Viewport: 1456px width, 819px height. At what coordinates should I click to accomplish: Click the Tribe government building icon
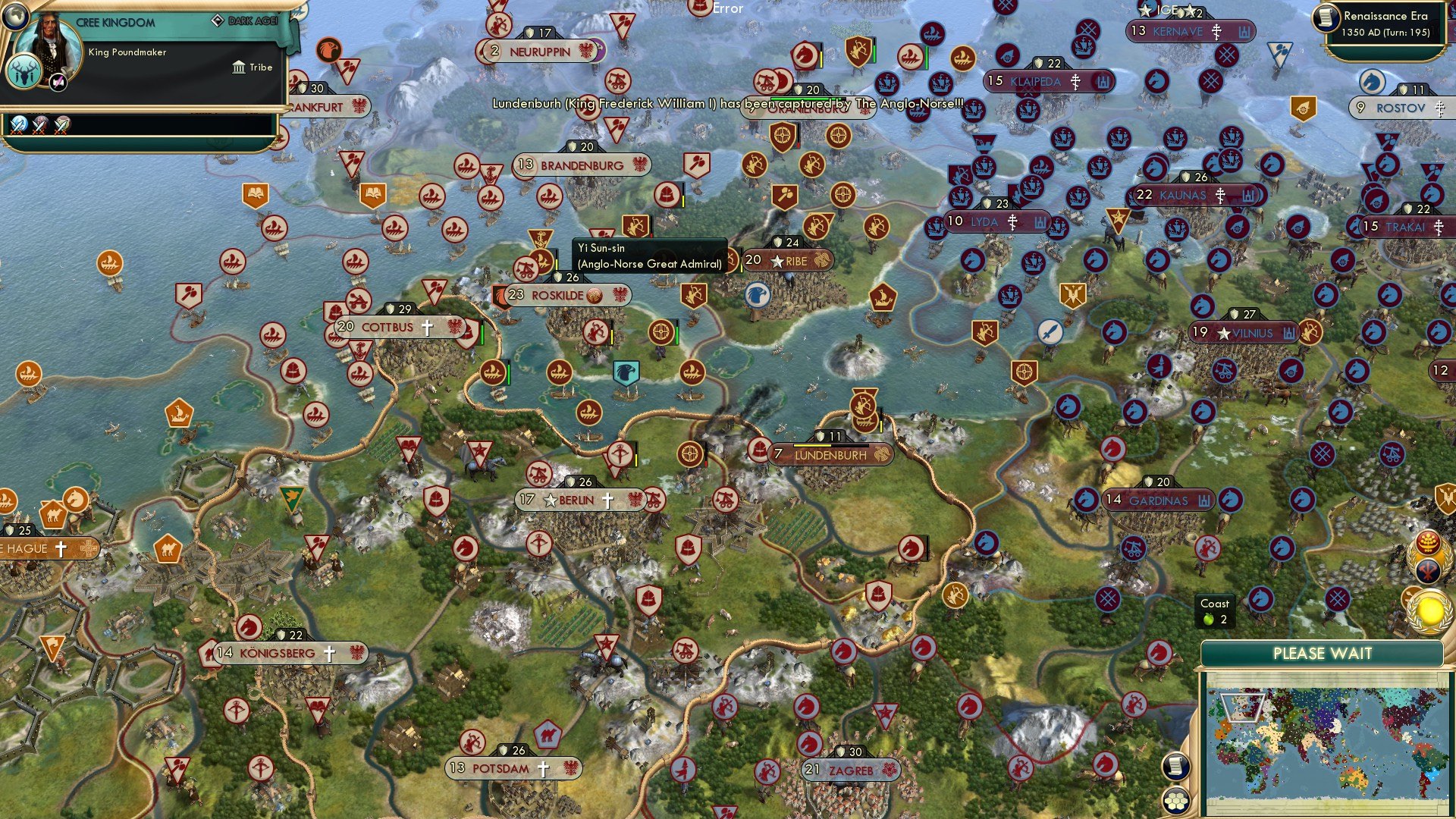point(239,67)
